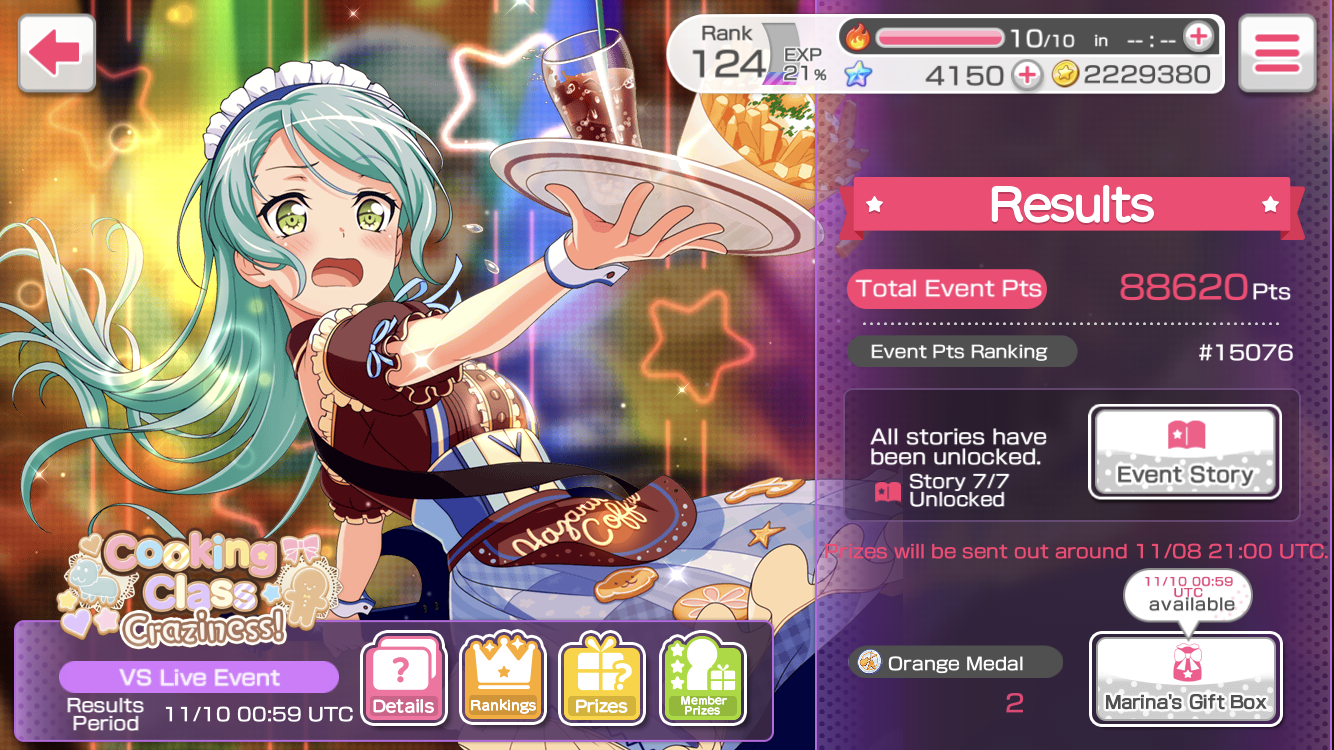Check the event Prizes
The width and height of the screenshot is (1334, 750).
tap(602, 679)
